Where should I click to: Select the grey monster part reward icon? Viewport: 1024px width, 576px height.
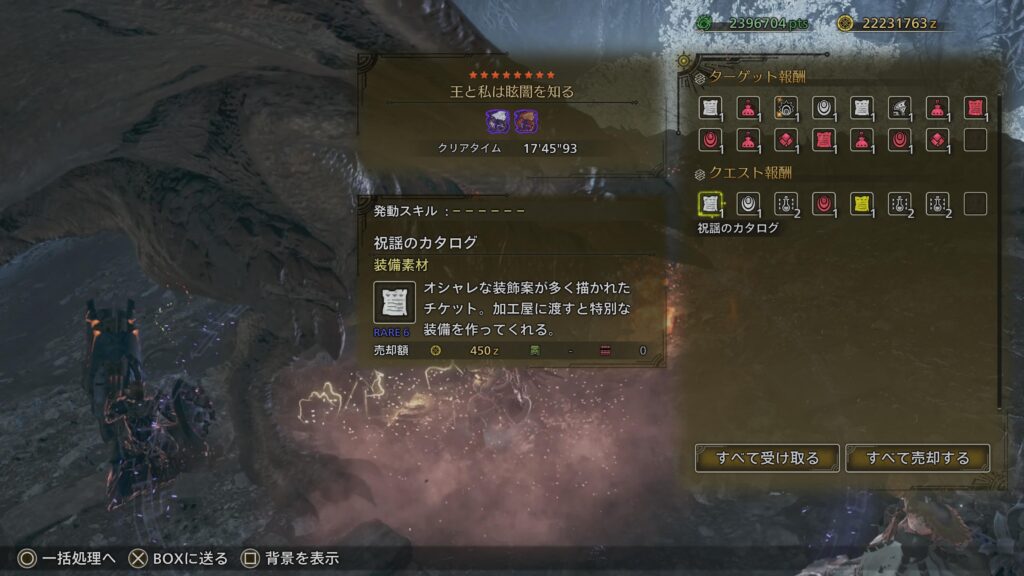[x=899, y=107]
